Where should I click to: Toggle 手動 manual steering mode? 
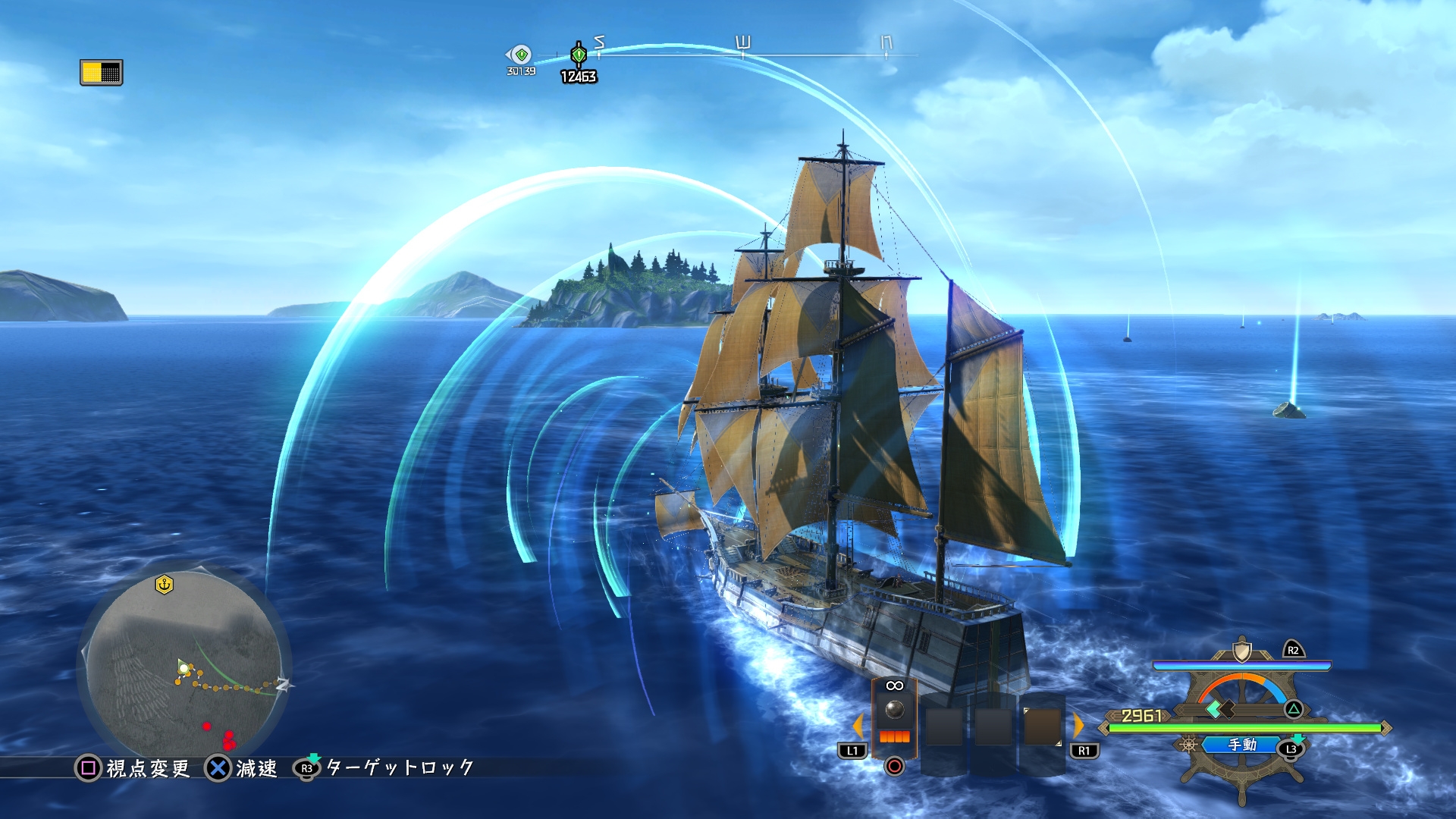coord(1241,746)
